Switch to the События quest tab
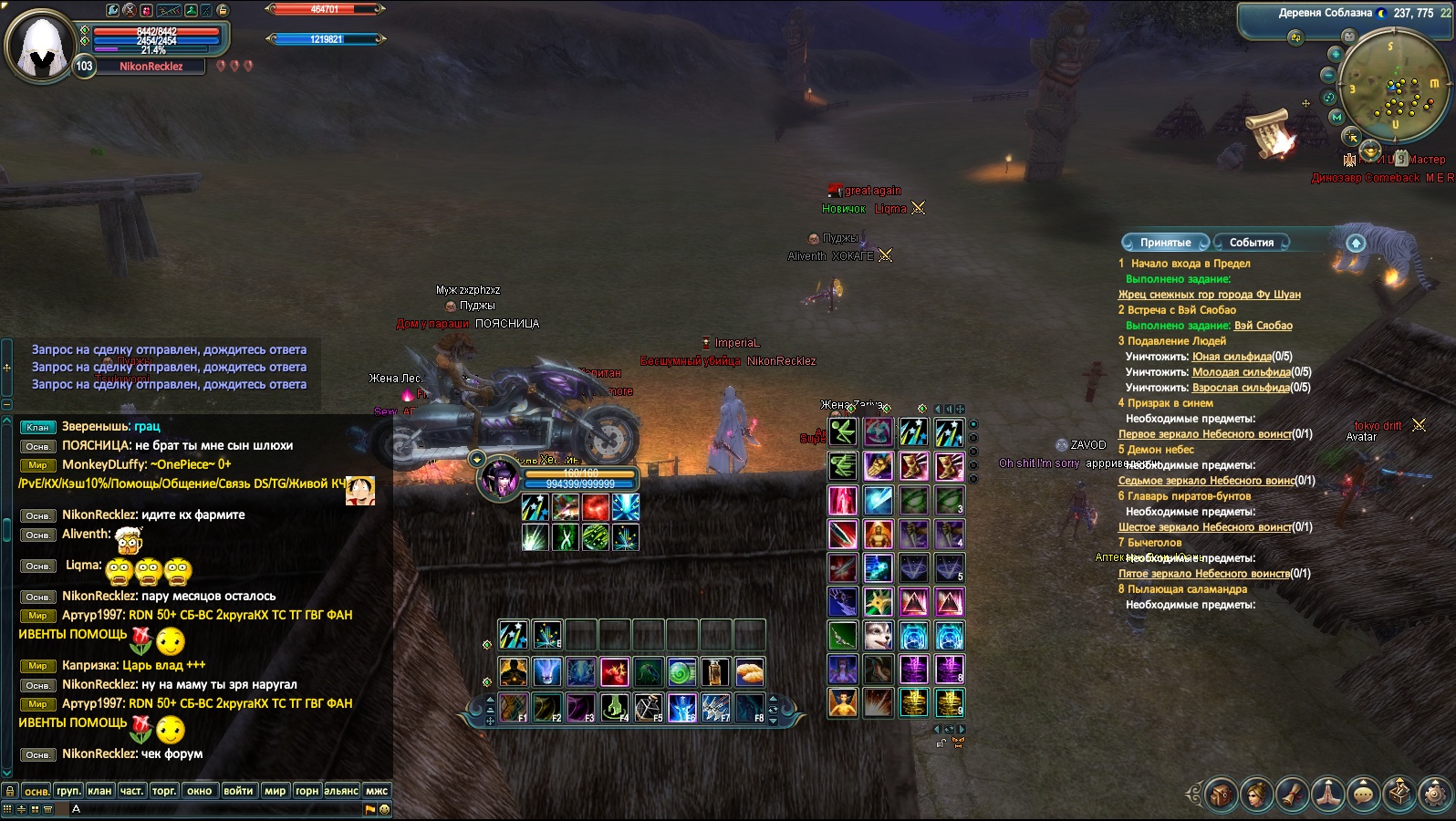Viewport: 1456px width, 821px height. [1251, 243]
